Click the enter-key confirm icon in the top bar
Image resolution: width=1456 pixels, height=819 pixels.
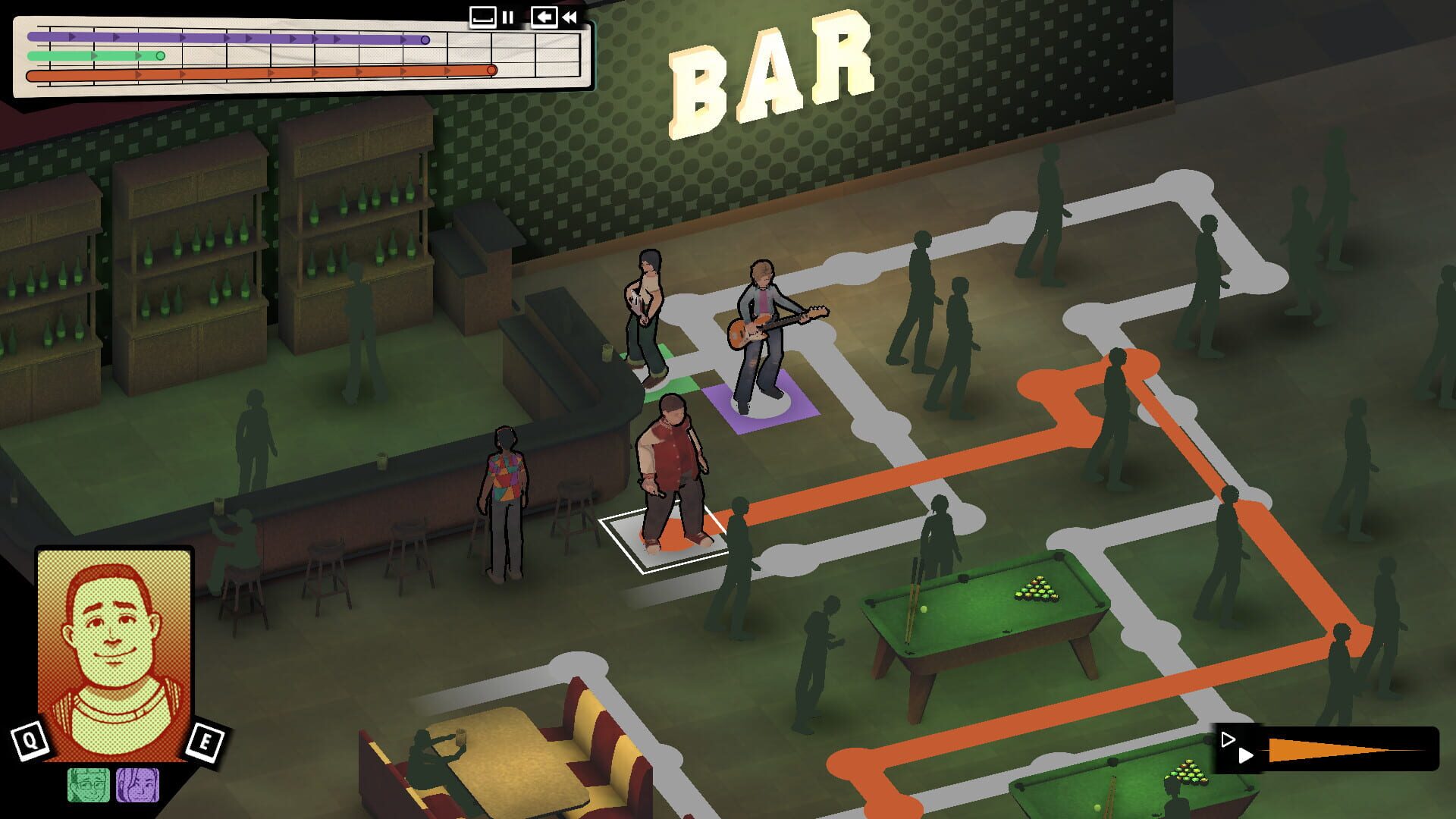click(483, 17)
